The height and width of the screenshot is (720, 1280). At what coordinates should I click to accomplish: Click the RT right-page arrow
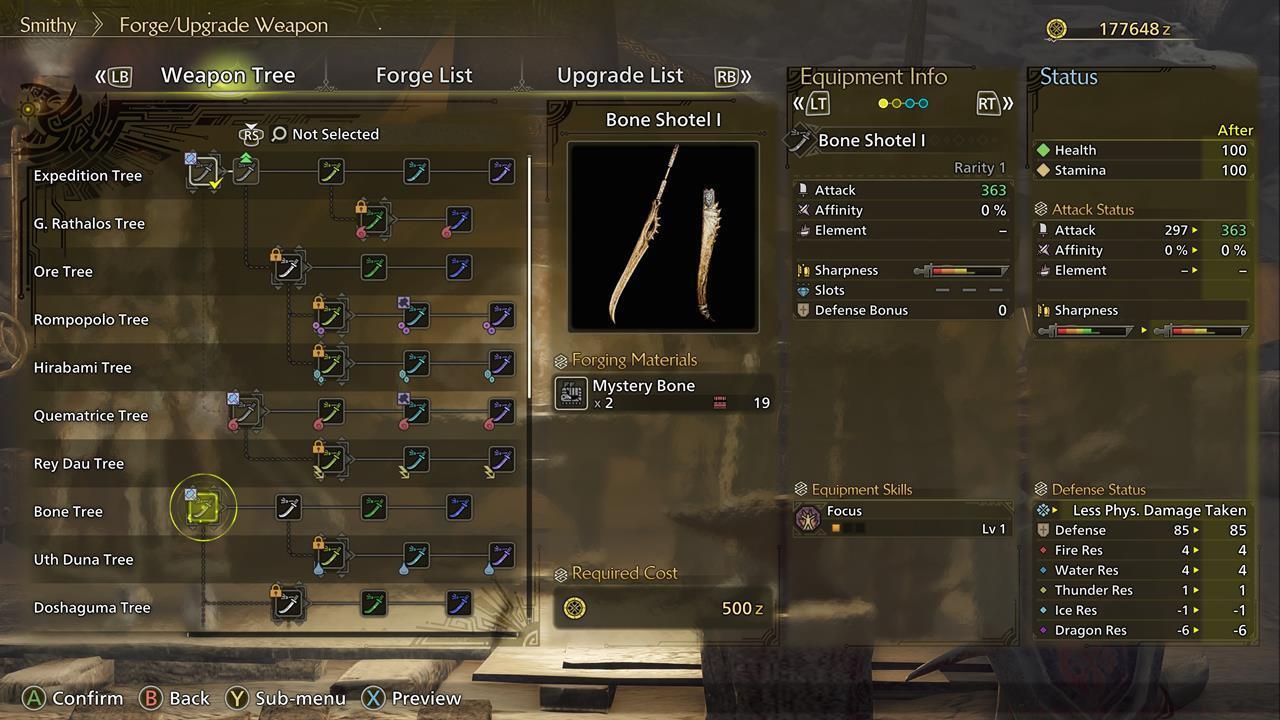pyautogui.click(x=988, y=102)
